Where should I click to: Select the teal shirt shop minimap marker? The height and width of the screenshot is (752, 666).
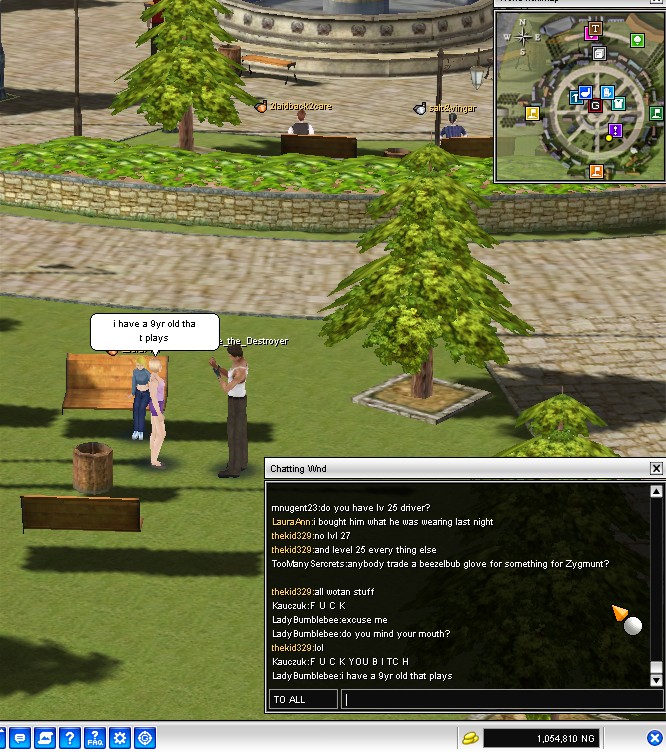pos(618,103)
